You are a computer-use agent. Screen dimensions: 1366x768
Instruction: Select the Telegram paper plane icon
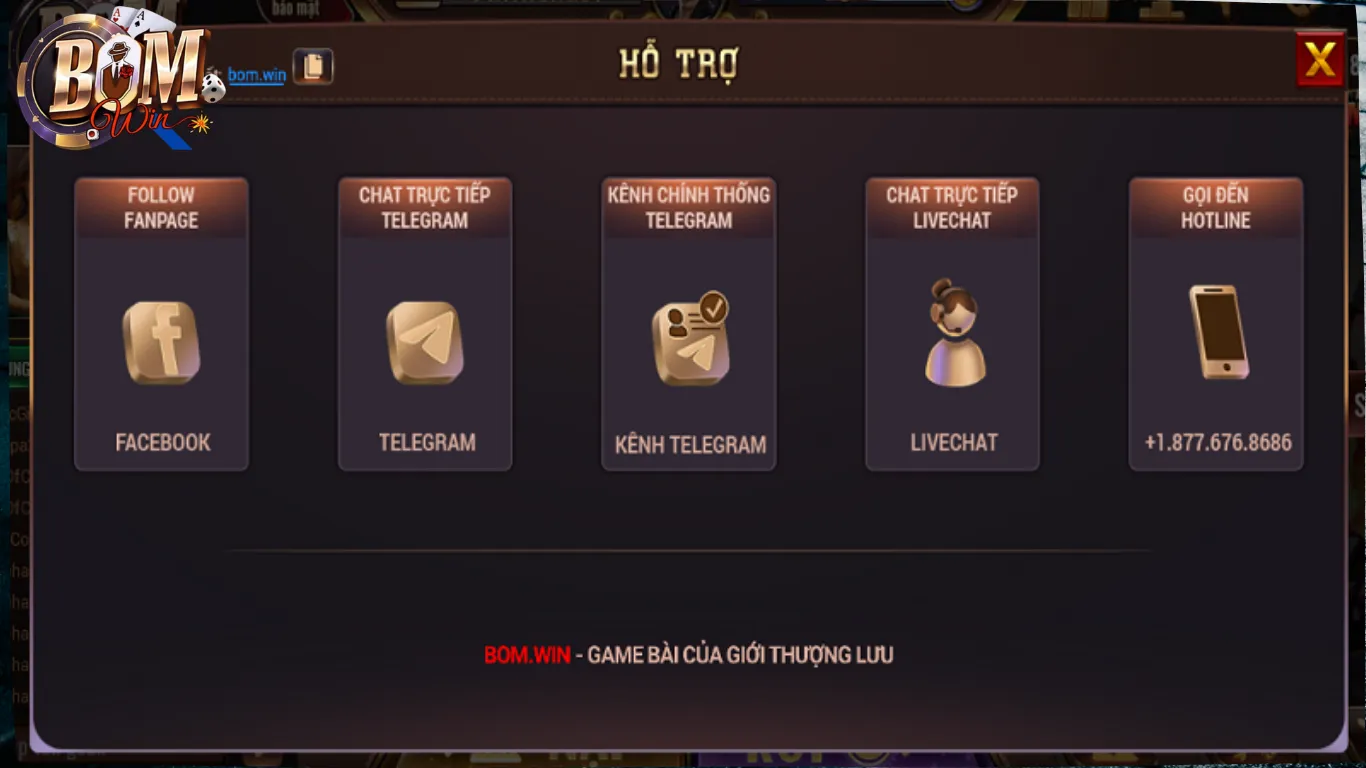point(425,343)
